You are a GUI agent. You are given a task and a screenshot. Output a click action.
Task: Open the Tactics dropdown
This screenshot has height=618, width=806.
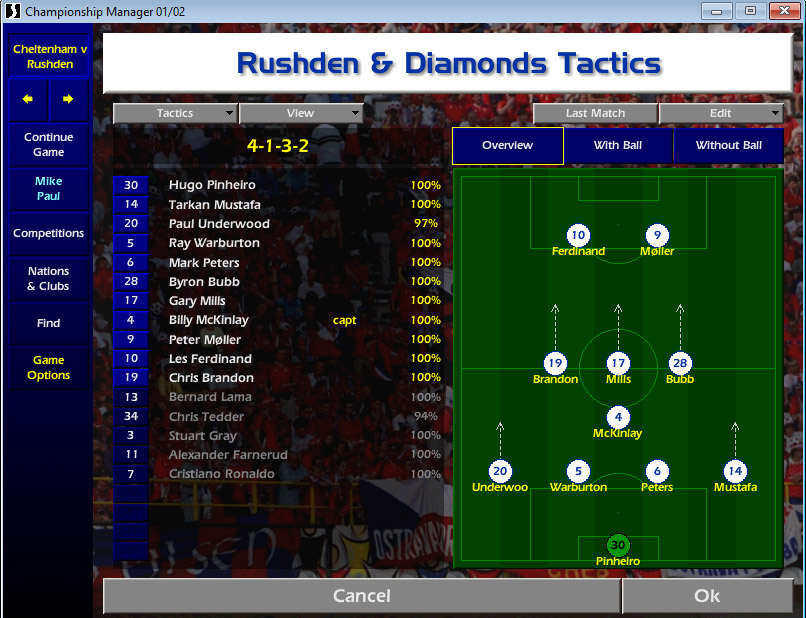(175, 113)
